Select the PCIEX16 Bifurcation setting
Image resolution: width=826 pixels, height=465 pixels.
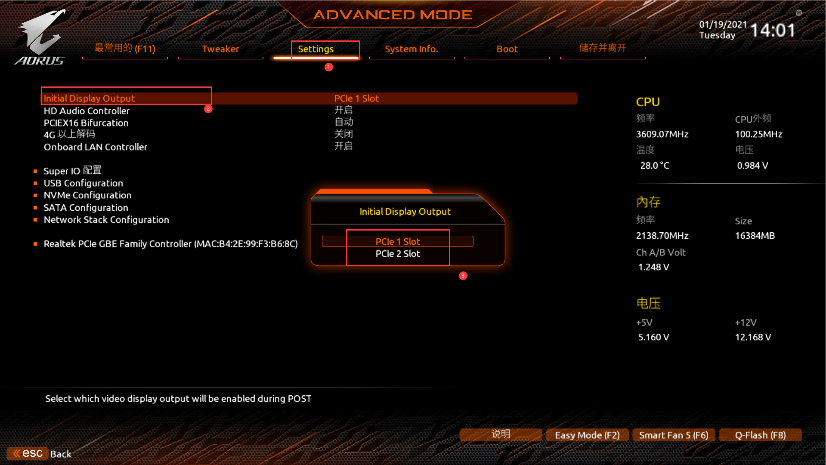86,123
